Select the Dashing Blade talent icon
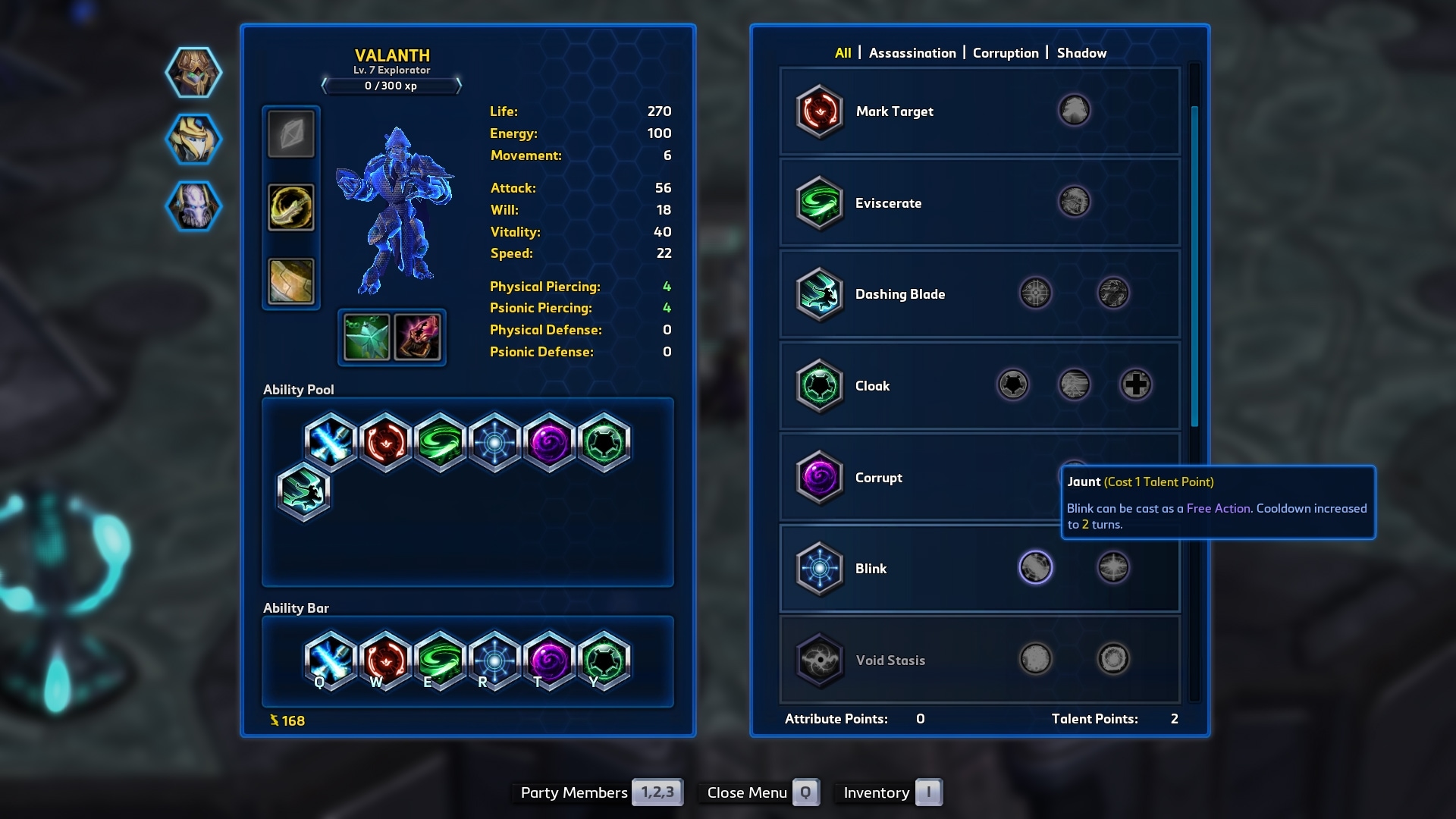Image resolution: width=1456 pixels, height=819 pixels. click(820, 295)
